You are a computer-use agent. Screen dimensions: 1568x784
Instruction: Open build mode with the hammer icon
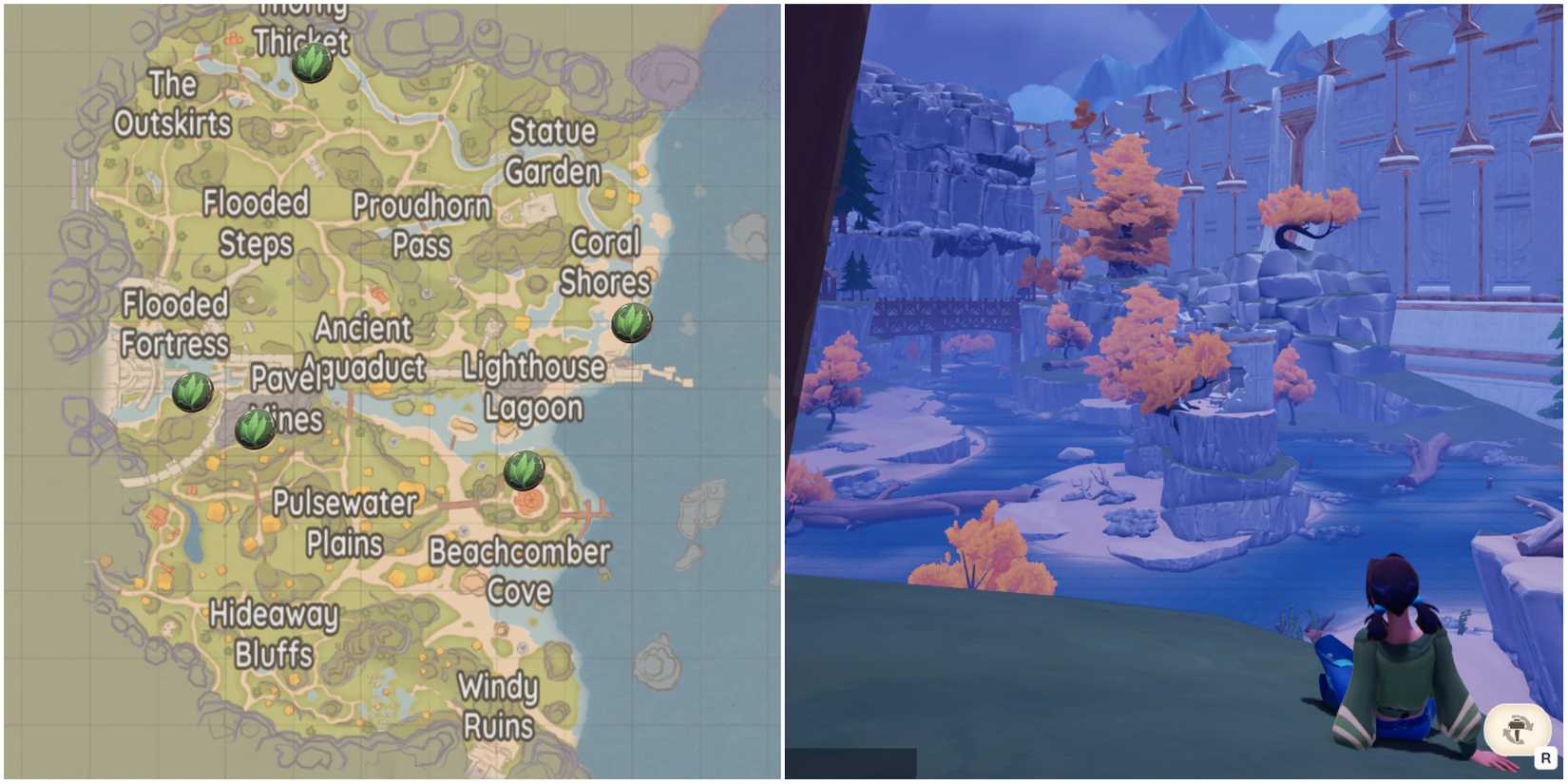tap(1518, 726)
